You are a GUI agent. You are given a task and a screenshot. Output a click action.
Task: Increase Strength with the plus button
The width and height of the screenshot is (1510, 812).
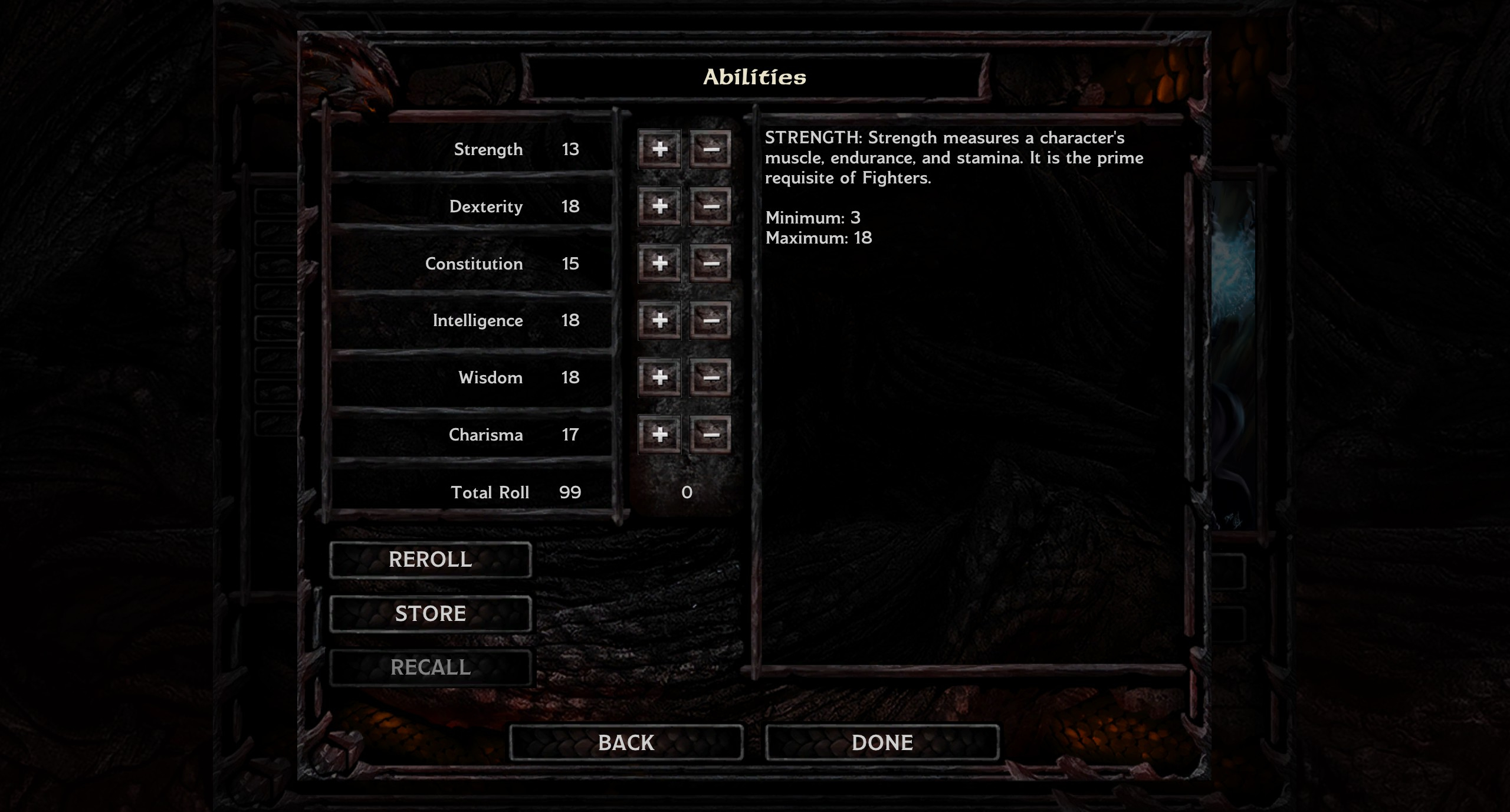point(659,149)
